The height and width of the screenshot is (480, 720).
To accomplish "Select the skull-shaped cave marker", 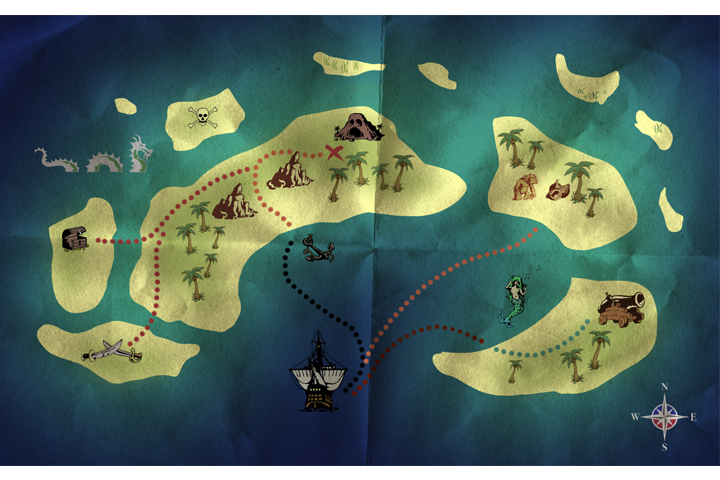I will click(x=355, y=127).
